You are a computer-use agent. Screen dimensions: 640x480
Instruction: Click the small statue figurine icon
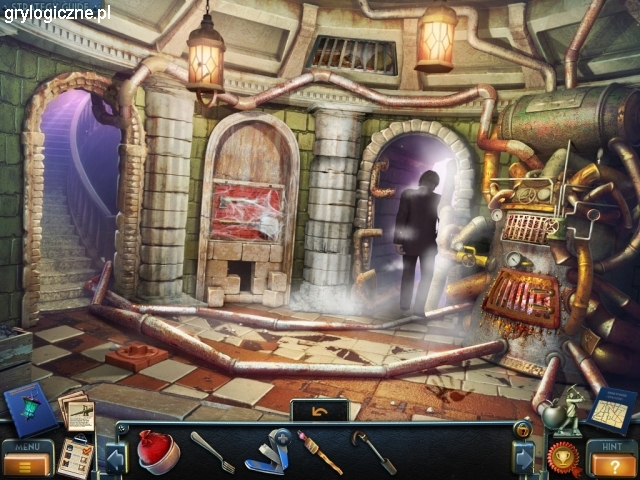(x=567, y=410)
